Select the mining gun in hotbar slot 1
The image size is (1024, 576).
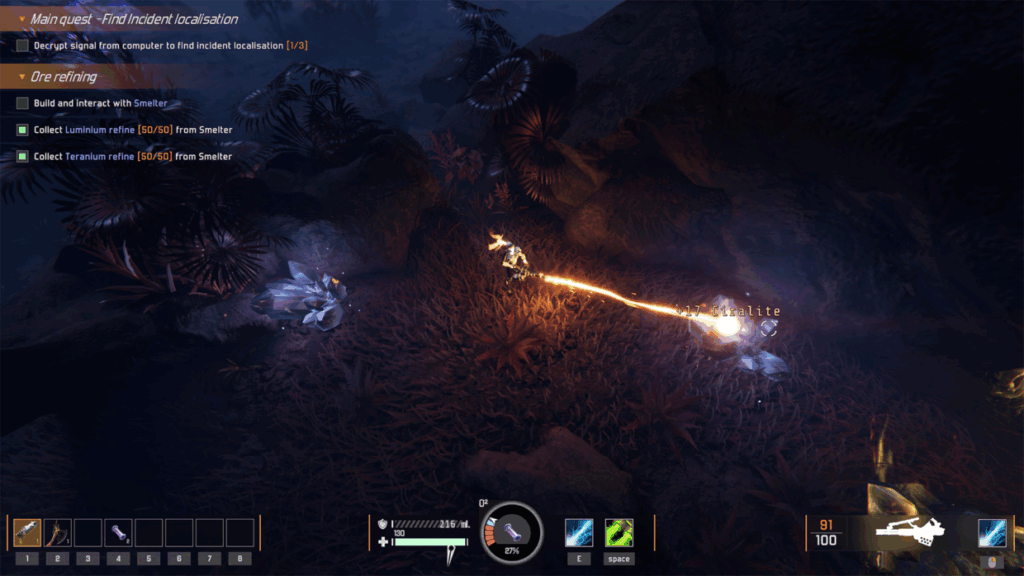[28, 532]
